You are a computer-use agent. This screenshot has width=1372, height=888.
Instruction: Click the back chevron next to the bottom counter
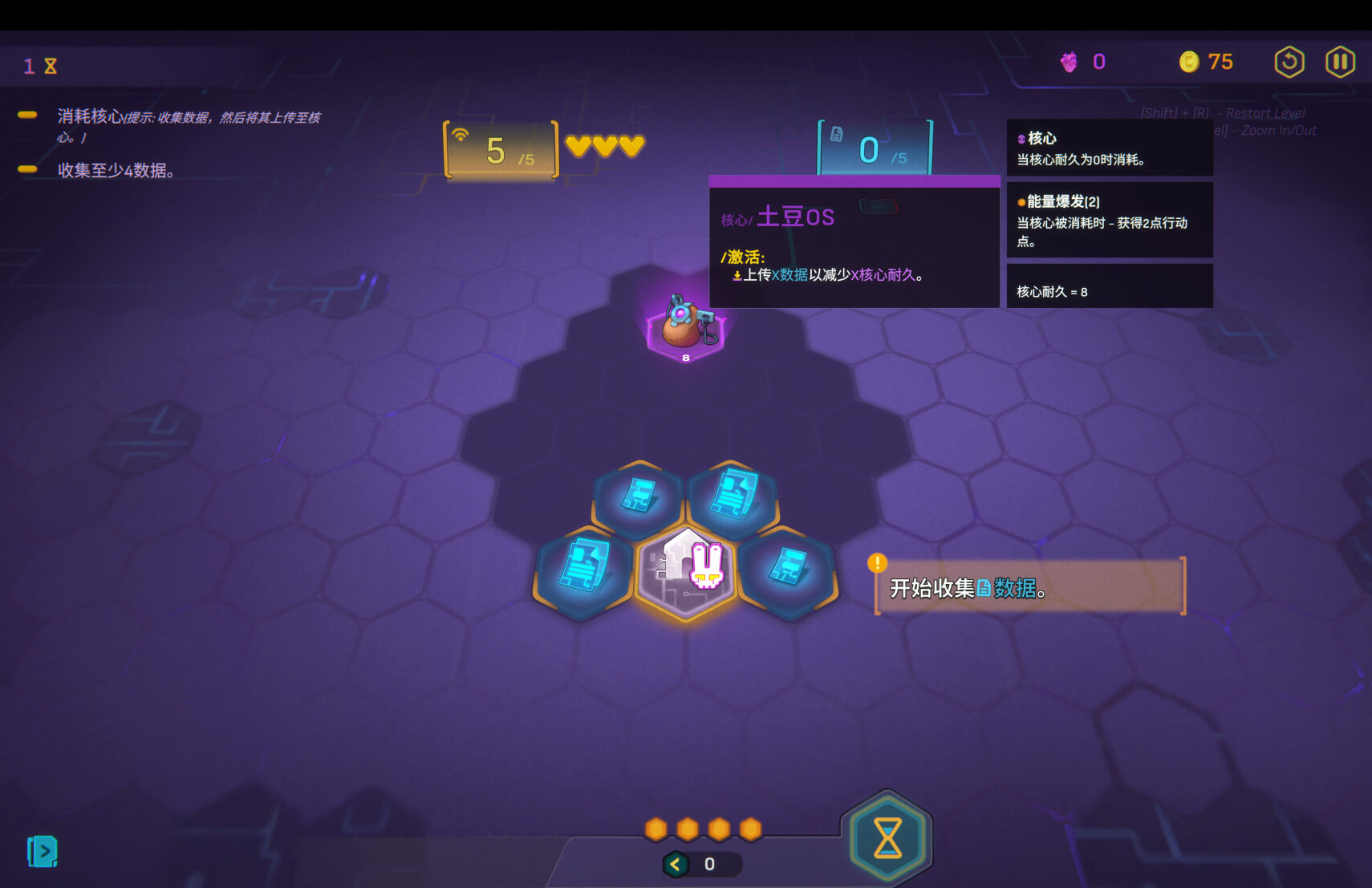(x=674, y=865)
